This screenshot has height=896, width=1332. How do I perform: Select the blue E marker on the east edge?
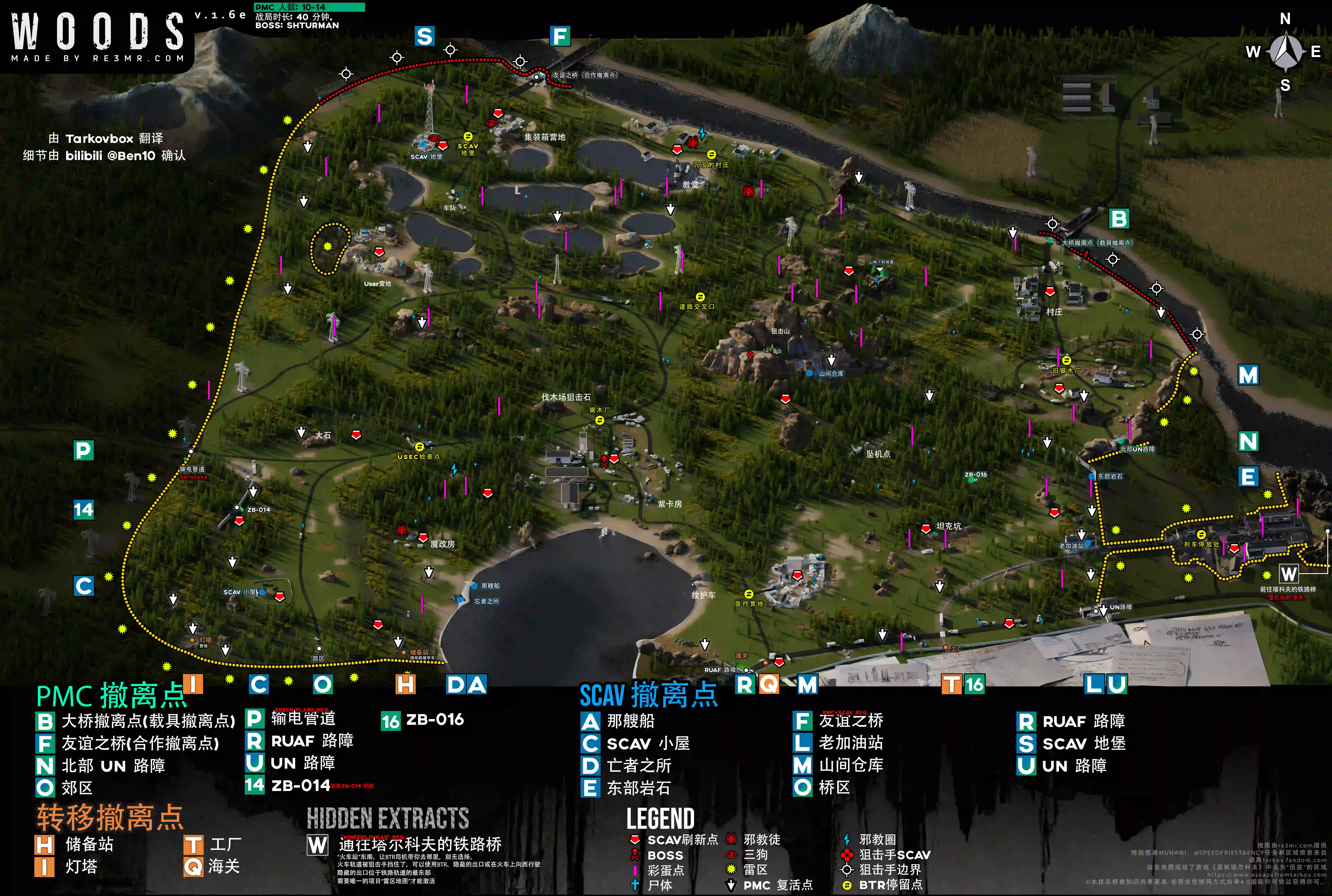point(1248,477)
